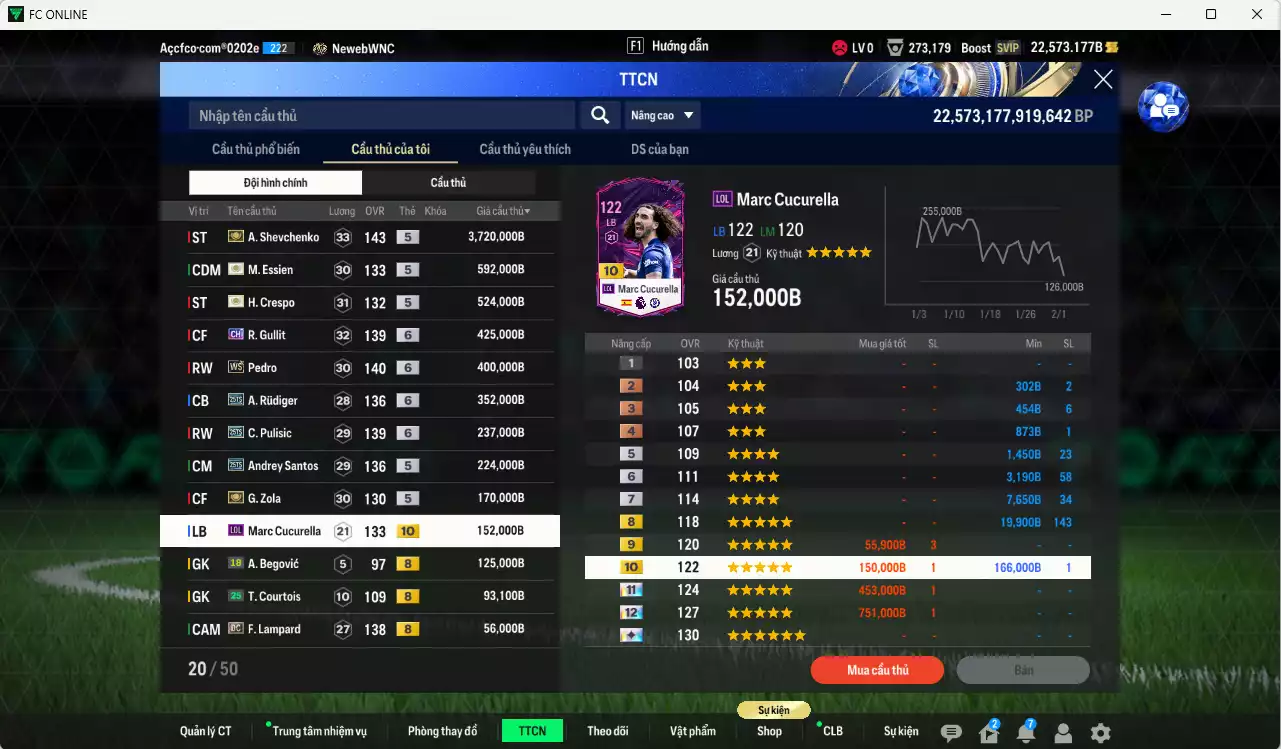Screen dimensions: 1281x749
Task: Open the Nâng cao dropdown
Action: pyautogui.click(x=662, y=116)
